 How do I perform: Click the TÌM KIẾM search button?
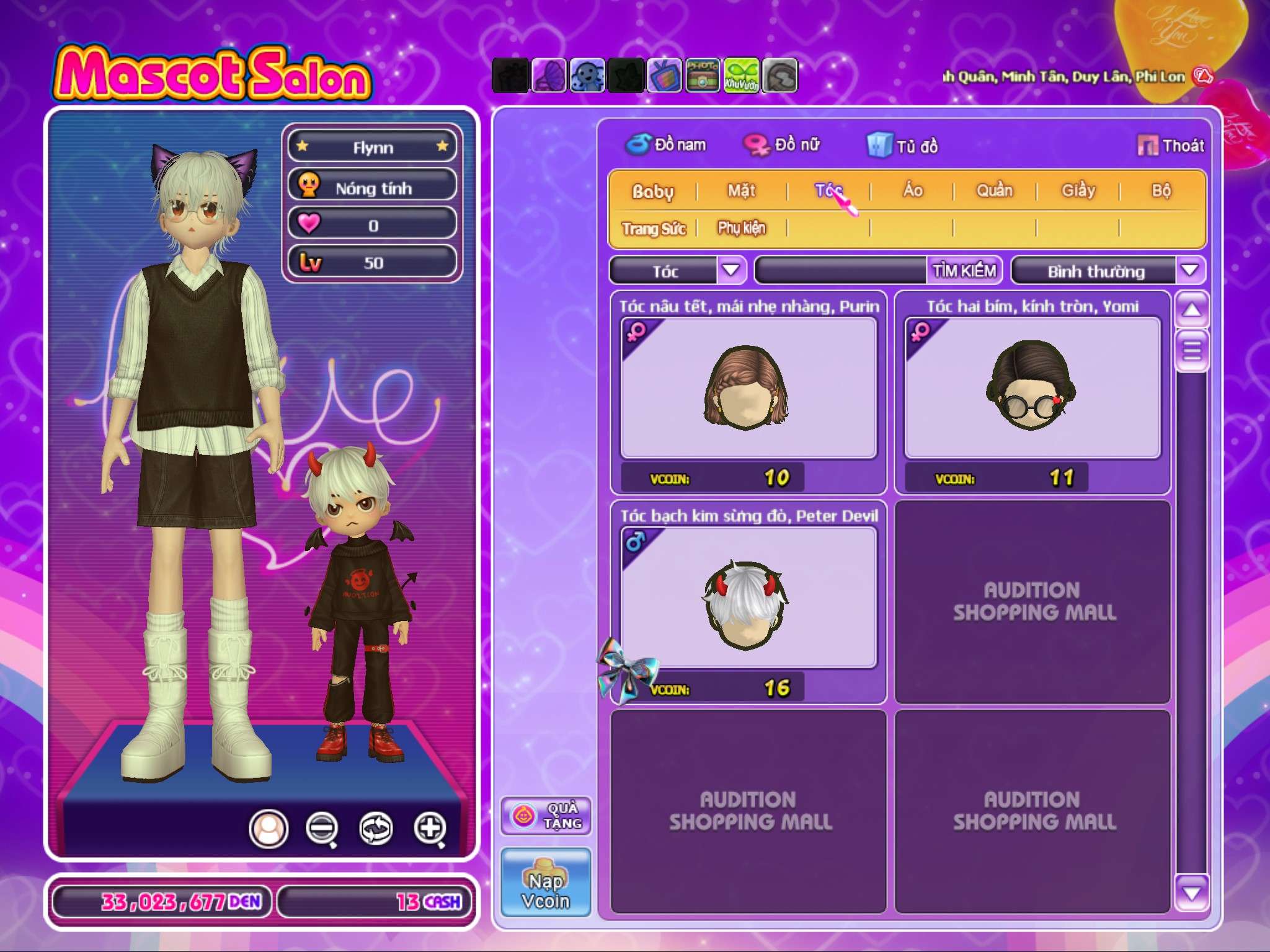pyautogui.click(x=964, y=271)
